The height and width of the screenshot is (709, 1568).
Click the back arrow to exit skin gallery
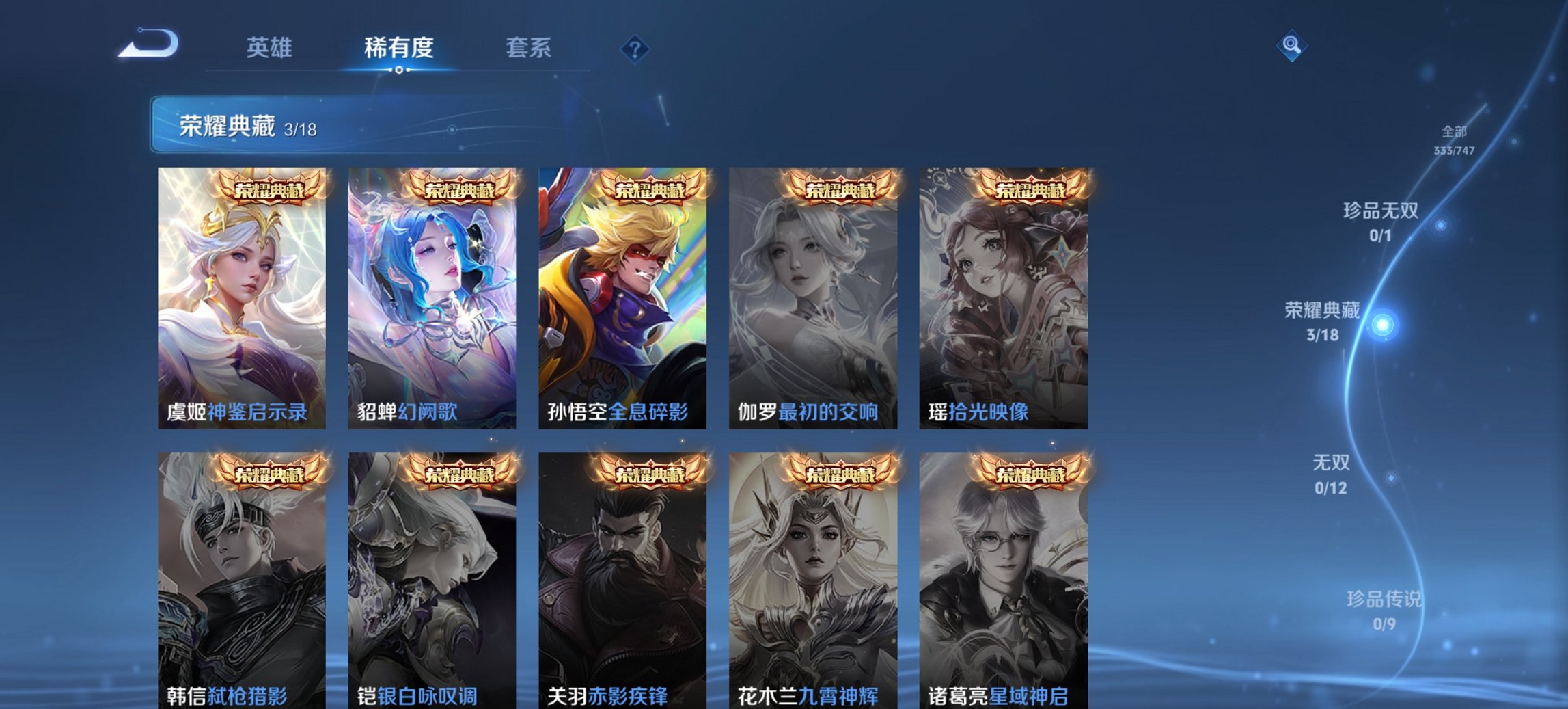click(x=147, y=44)
